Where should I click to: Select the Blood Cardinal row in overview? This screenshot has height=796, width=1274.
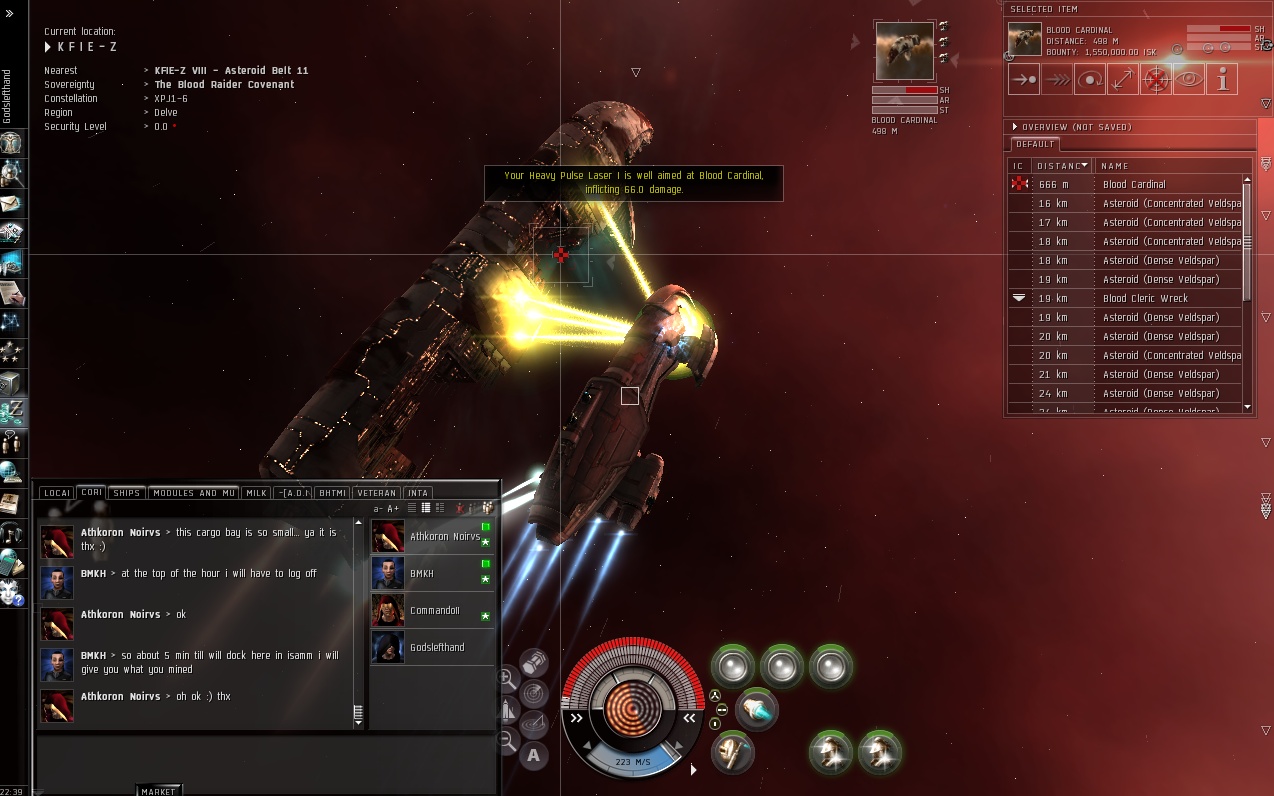pos(1134,184)
